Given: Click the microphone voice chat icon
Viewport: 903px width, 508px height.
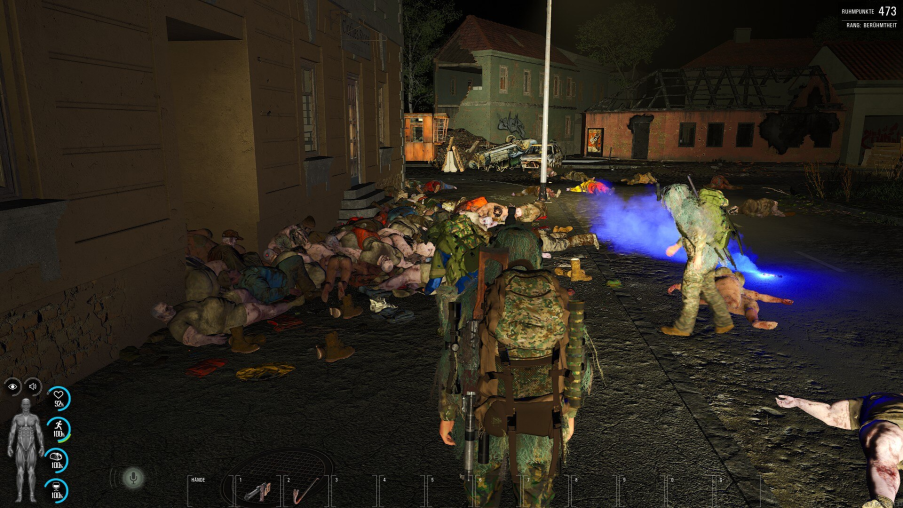Looking at the screenshot, I should coord(132,478).
